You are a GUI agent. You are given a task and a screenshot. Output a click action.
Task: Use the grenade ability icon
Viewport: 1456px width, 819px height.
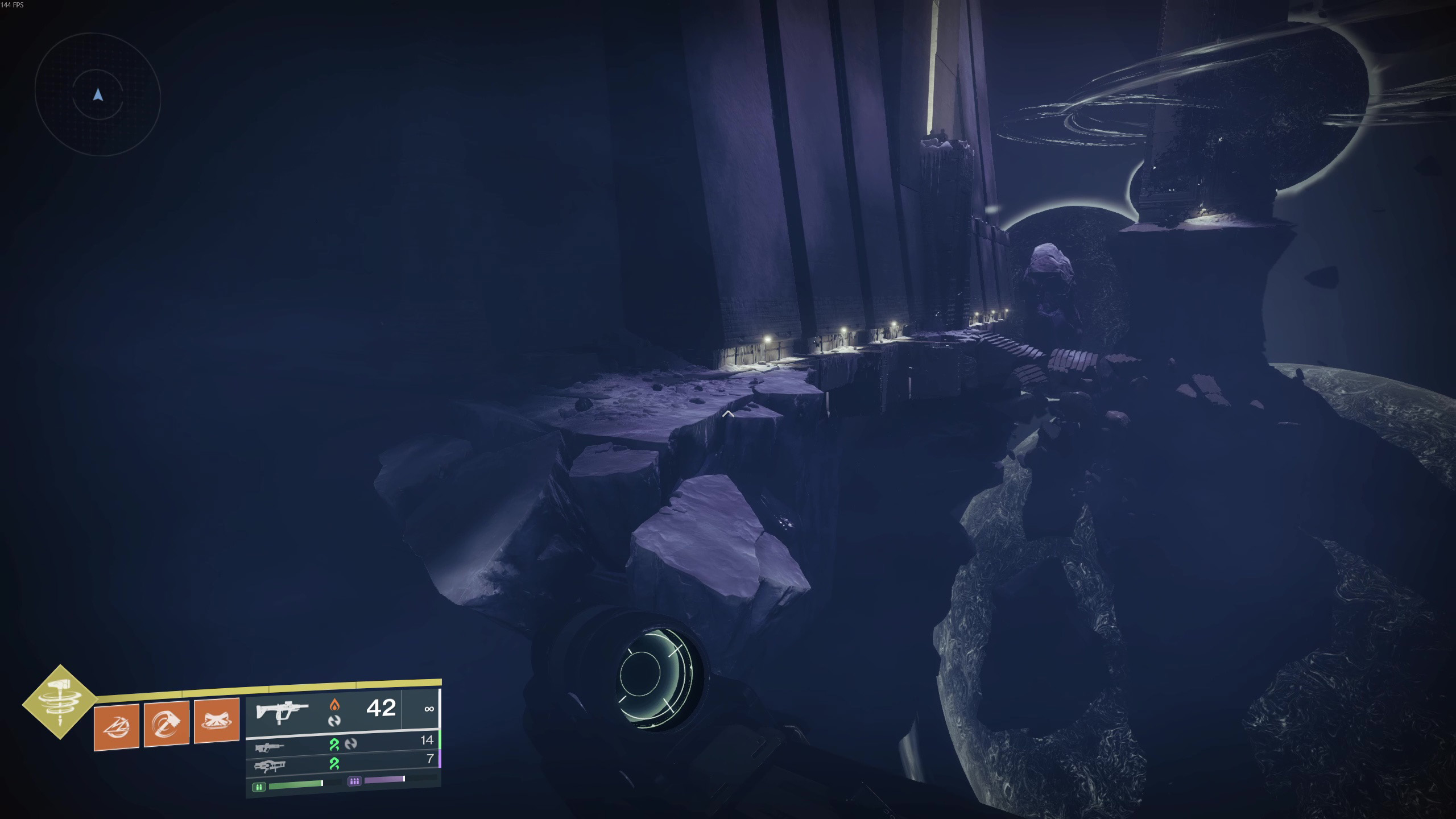pyautogui.click(x=117, y=726)
